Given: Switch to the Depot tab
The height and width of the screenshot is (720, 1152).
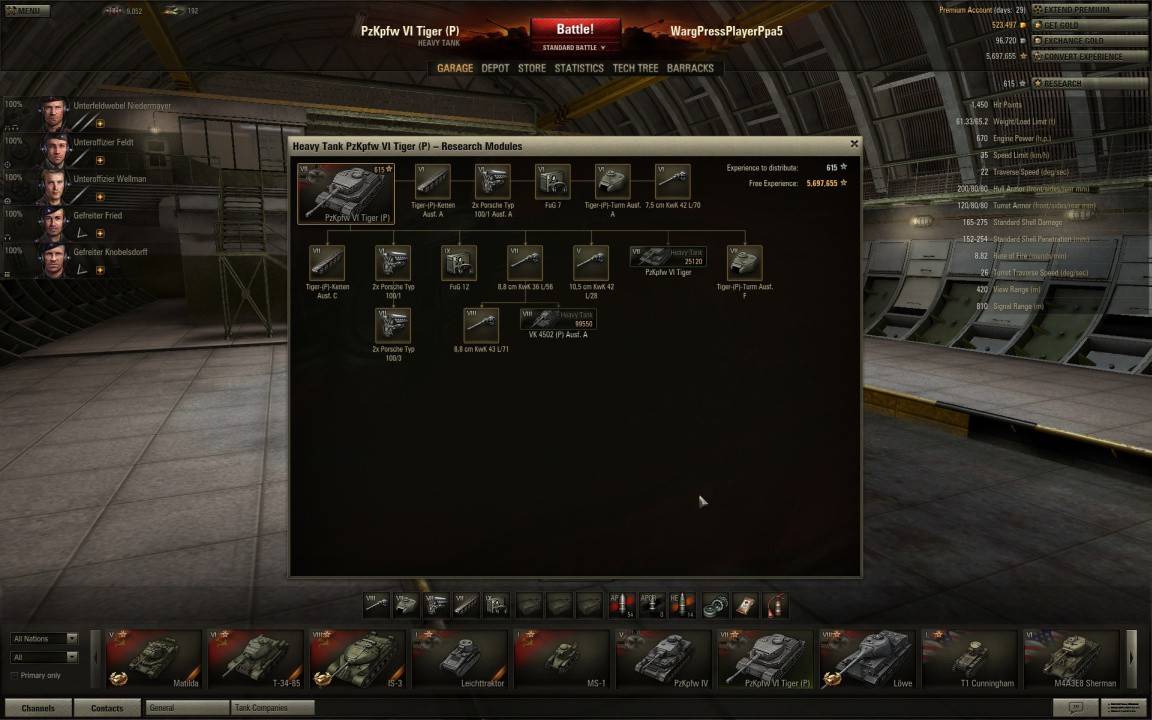Looking at the screenshot, I should point(495,68).
